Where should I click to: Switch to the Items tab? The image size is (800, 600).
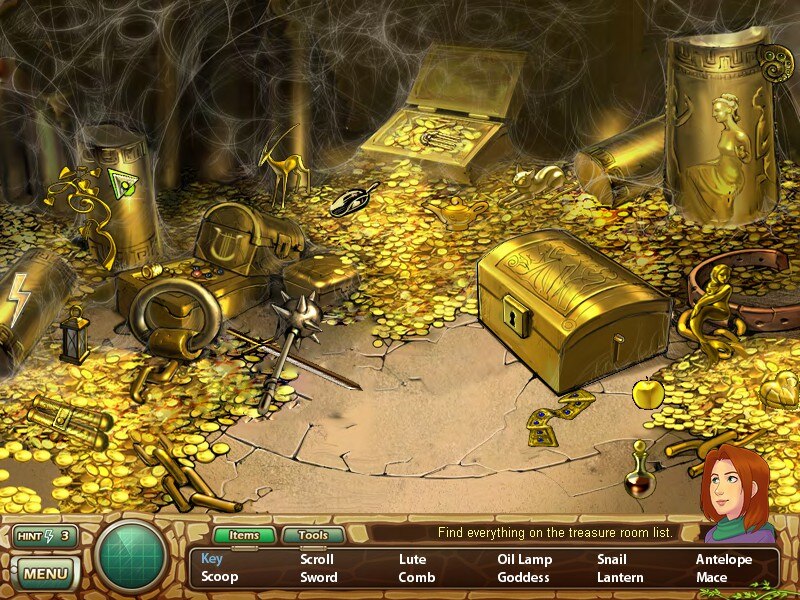click(x=244, y=535)
